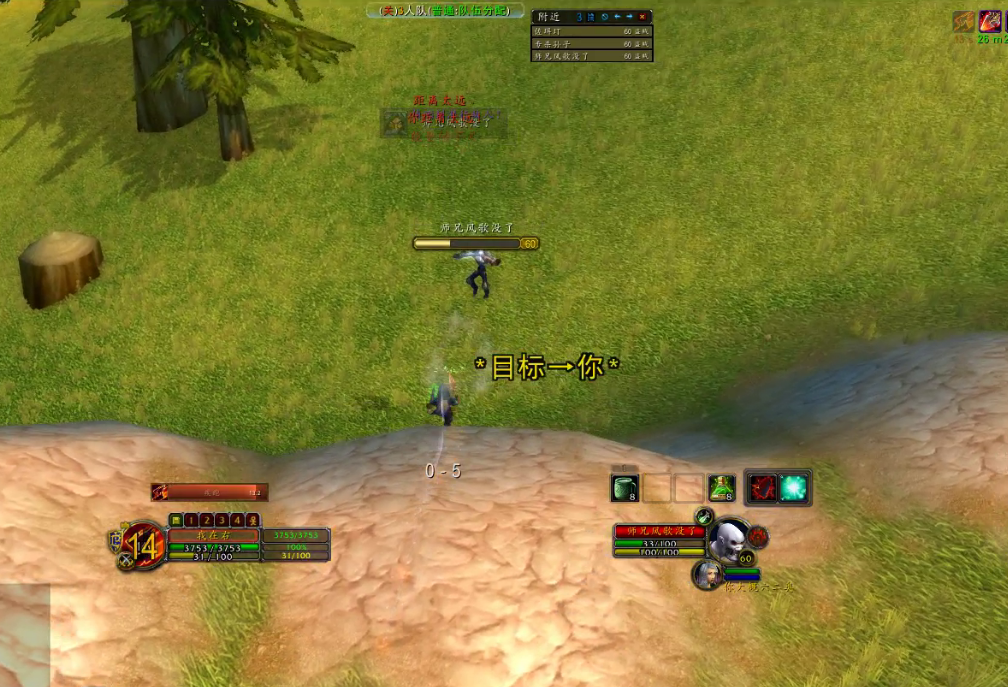Select combo button number 4

tap(237, 520)
